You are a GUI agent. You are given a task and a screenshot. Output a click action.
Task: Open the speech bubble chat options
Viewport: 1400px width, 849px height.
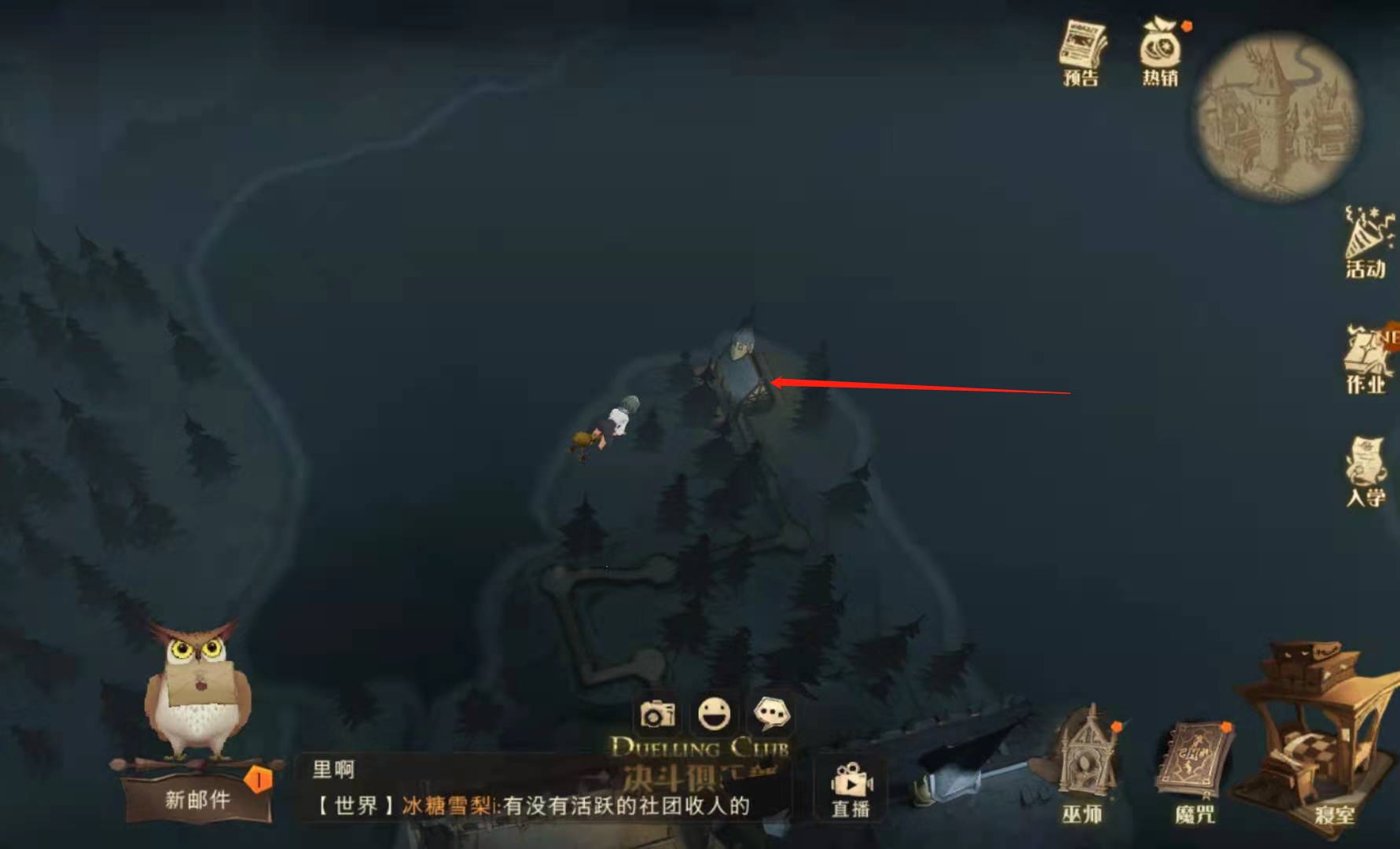point(770,714)
